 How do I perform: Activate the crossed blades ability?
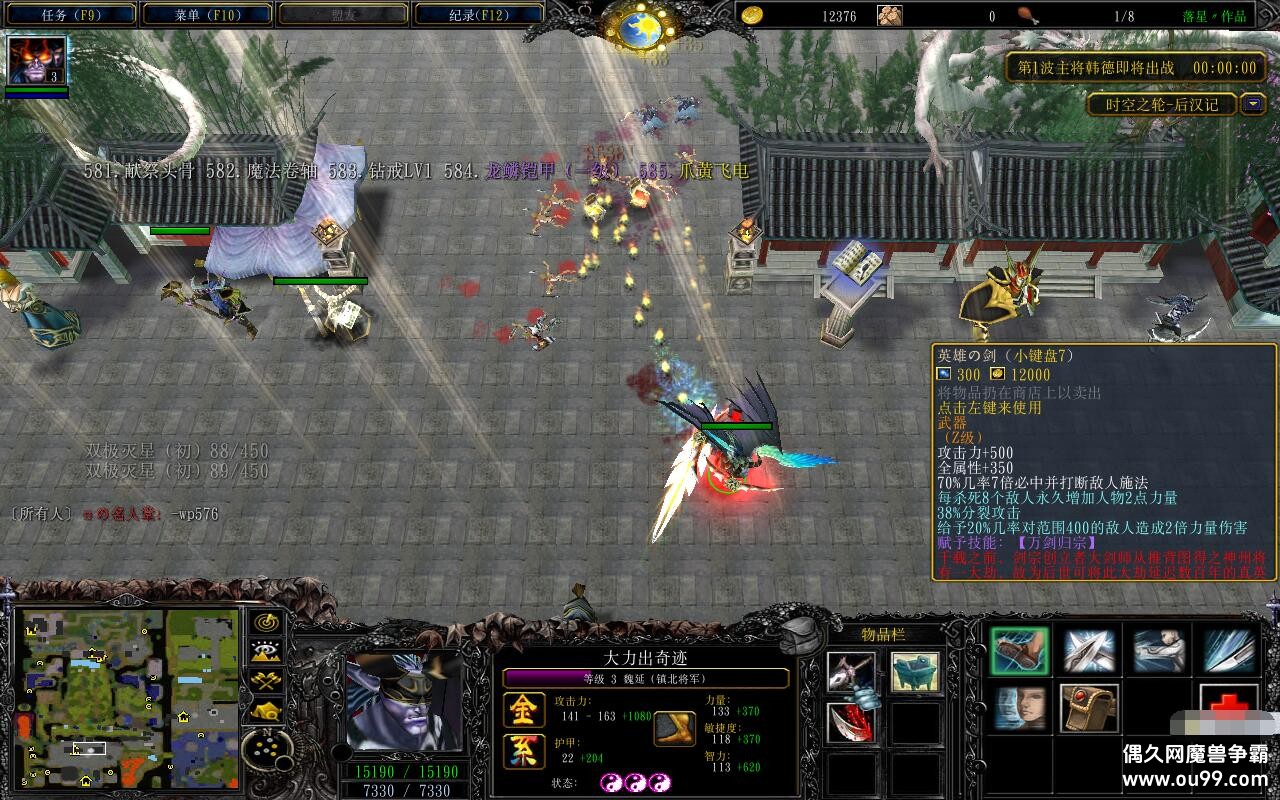1090,651
